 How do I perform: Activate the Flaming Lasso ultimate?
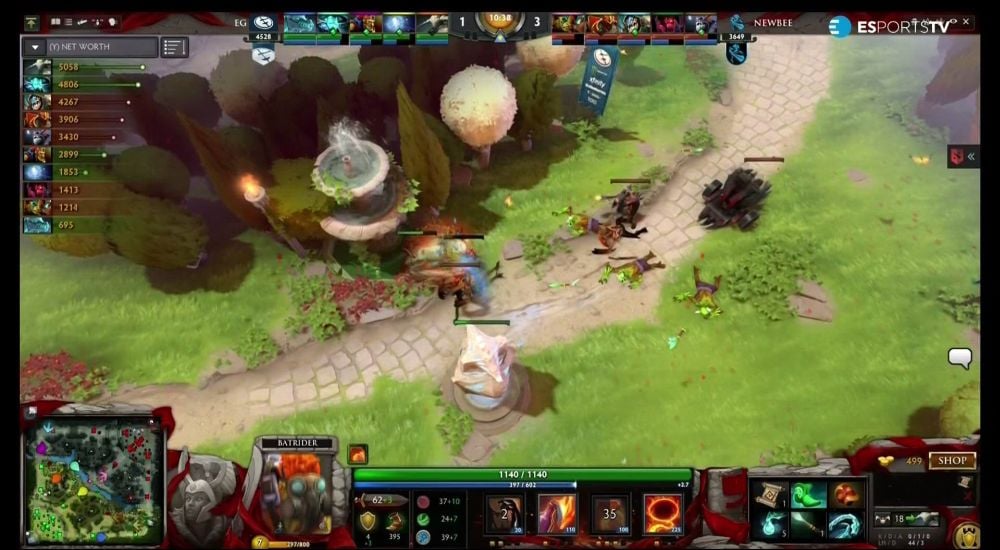tap(662, 514)
